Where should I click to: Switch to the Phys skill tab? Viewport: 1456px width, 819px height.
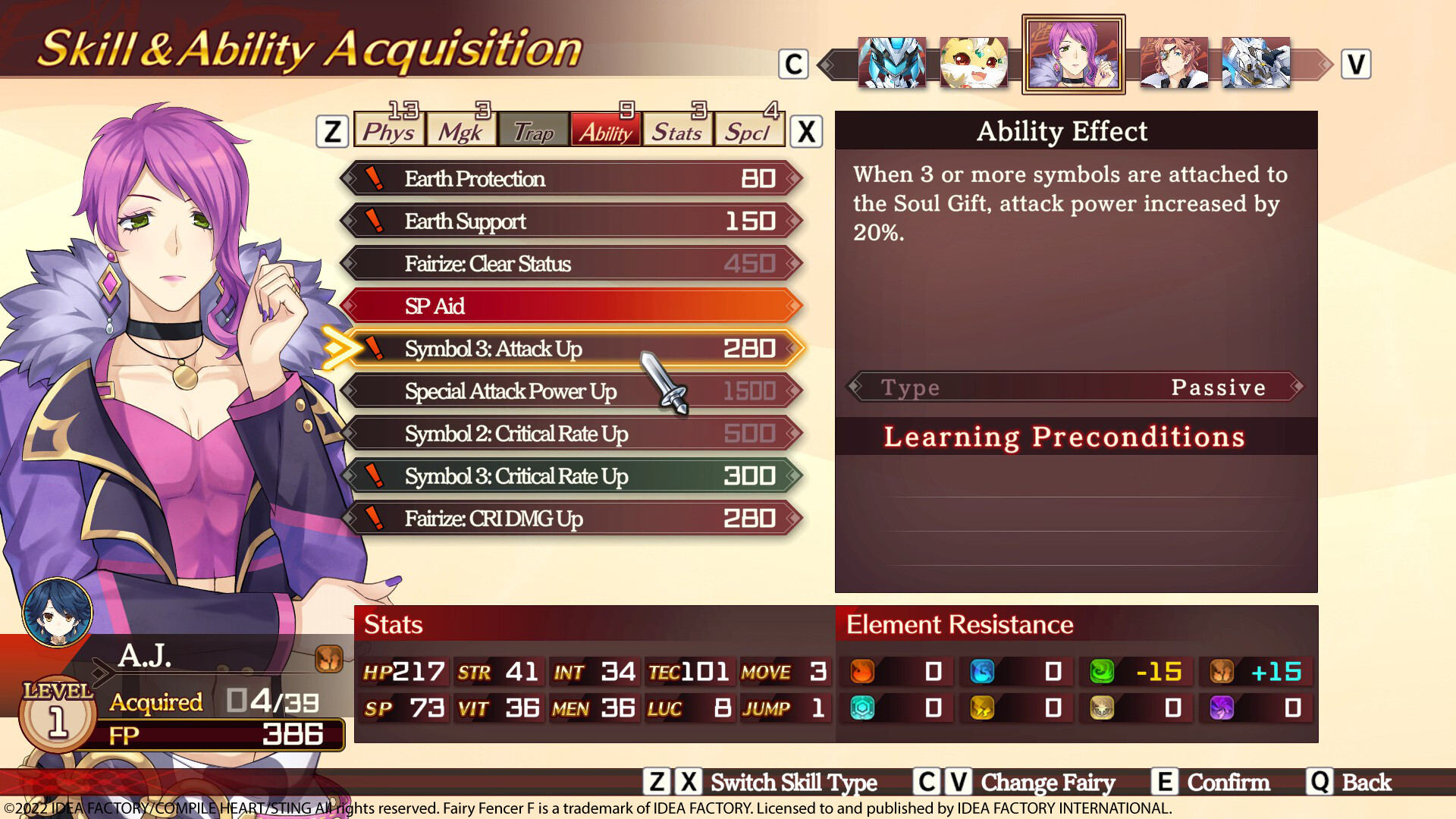click(389, 131)
